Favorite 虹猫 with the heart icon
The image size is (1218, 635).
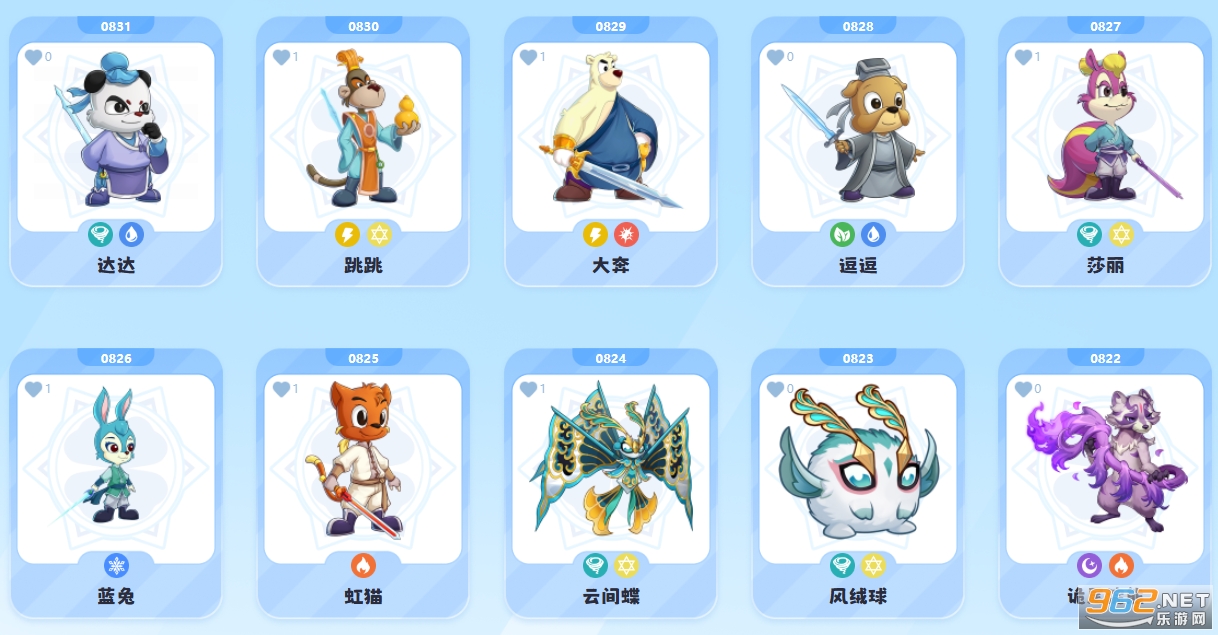pos(281,389)
